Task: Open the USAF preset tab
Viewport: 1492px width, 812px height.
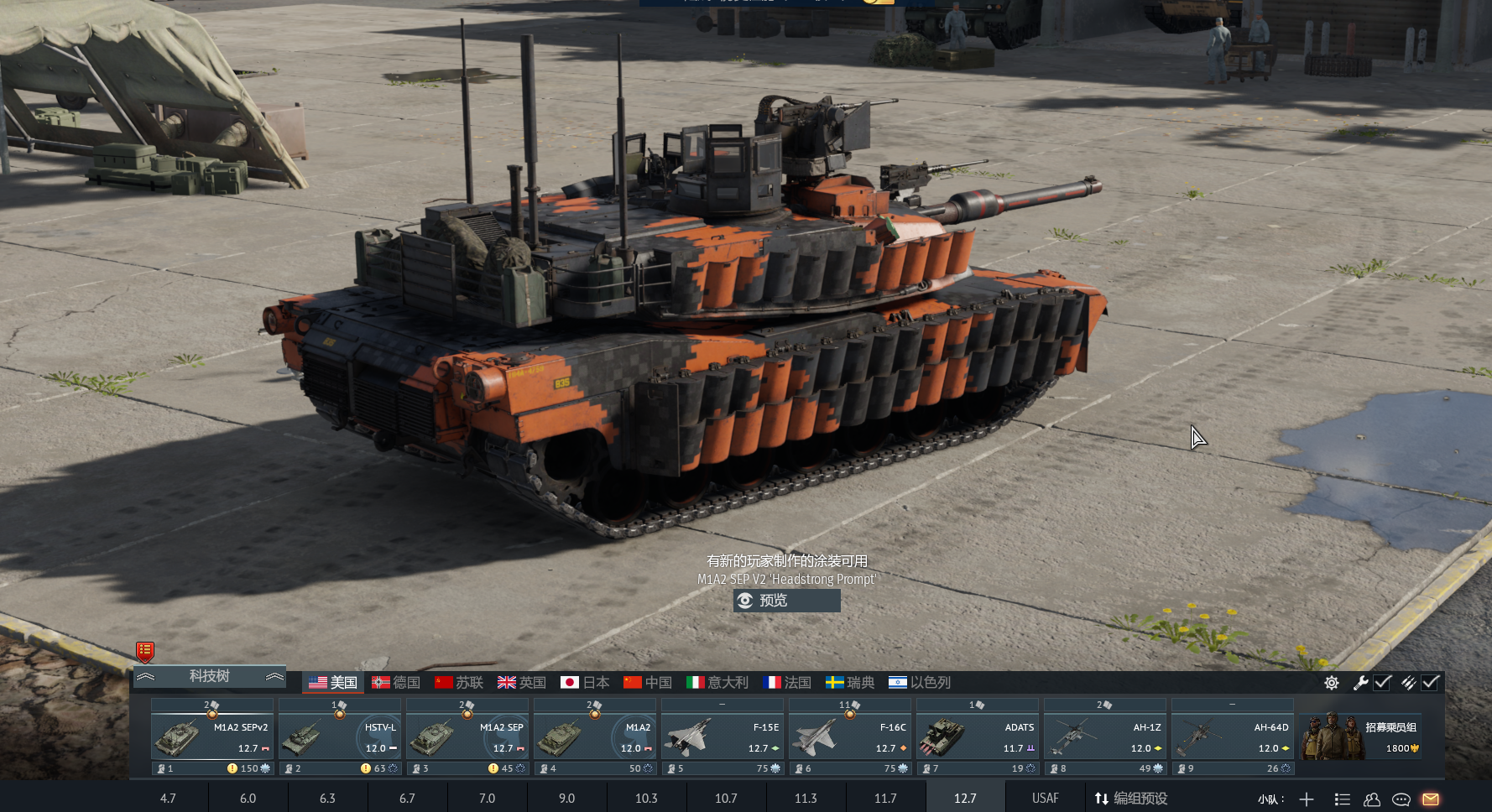Action: click(x=1045, y=798)
